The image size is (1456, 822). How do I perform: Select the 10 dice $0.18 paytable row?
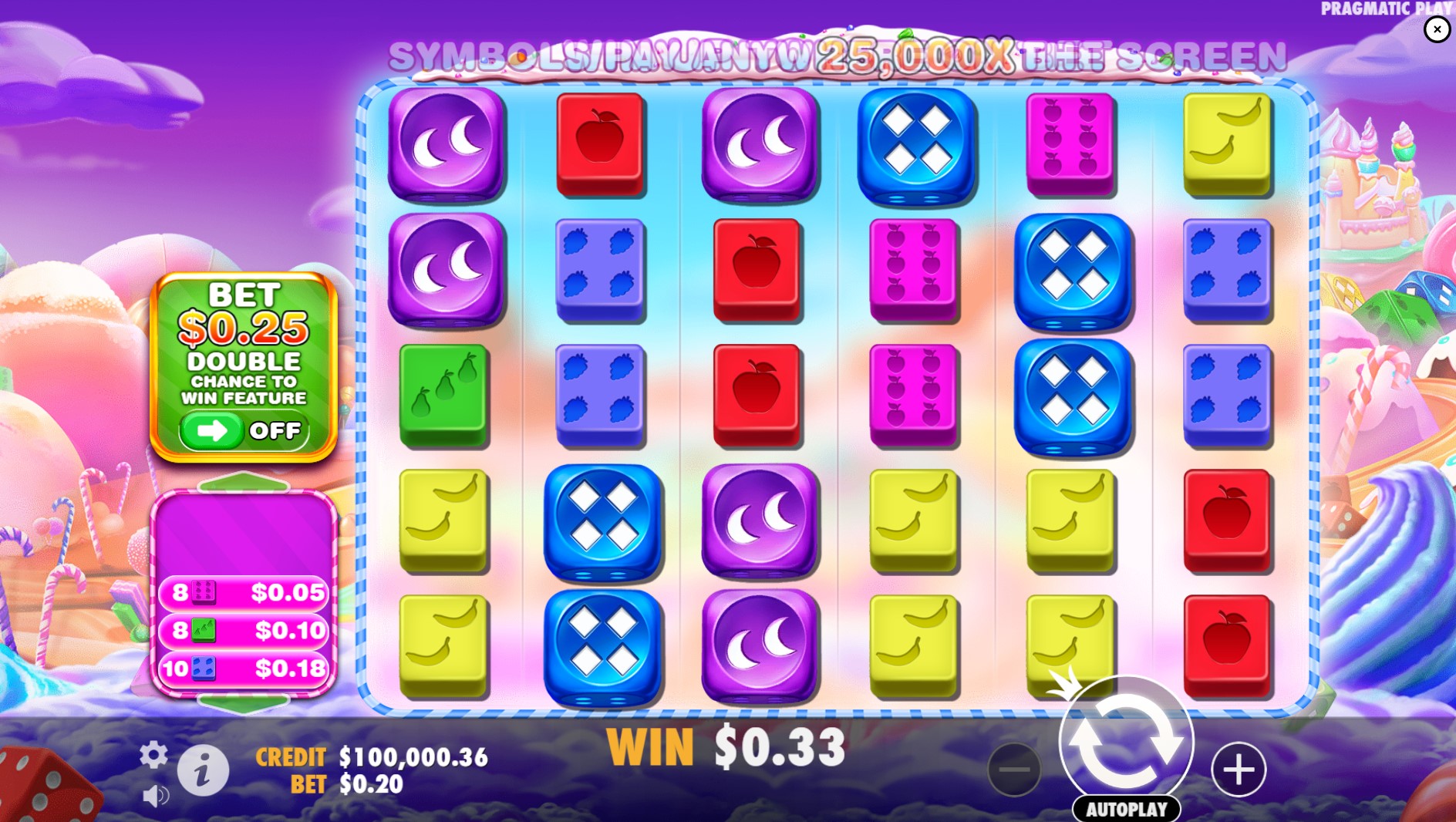[243, 668]
